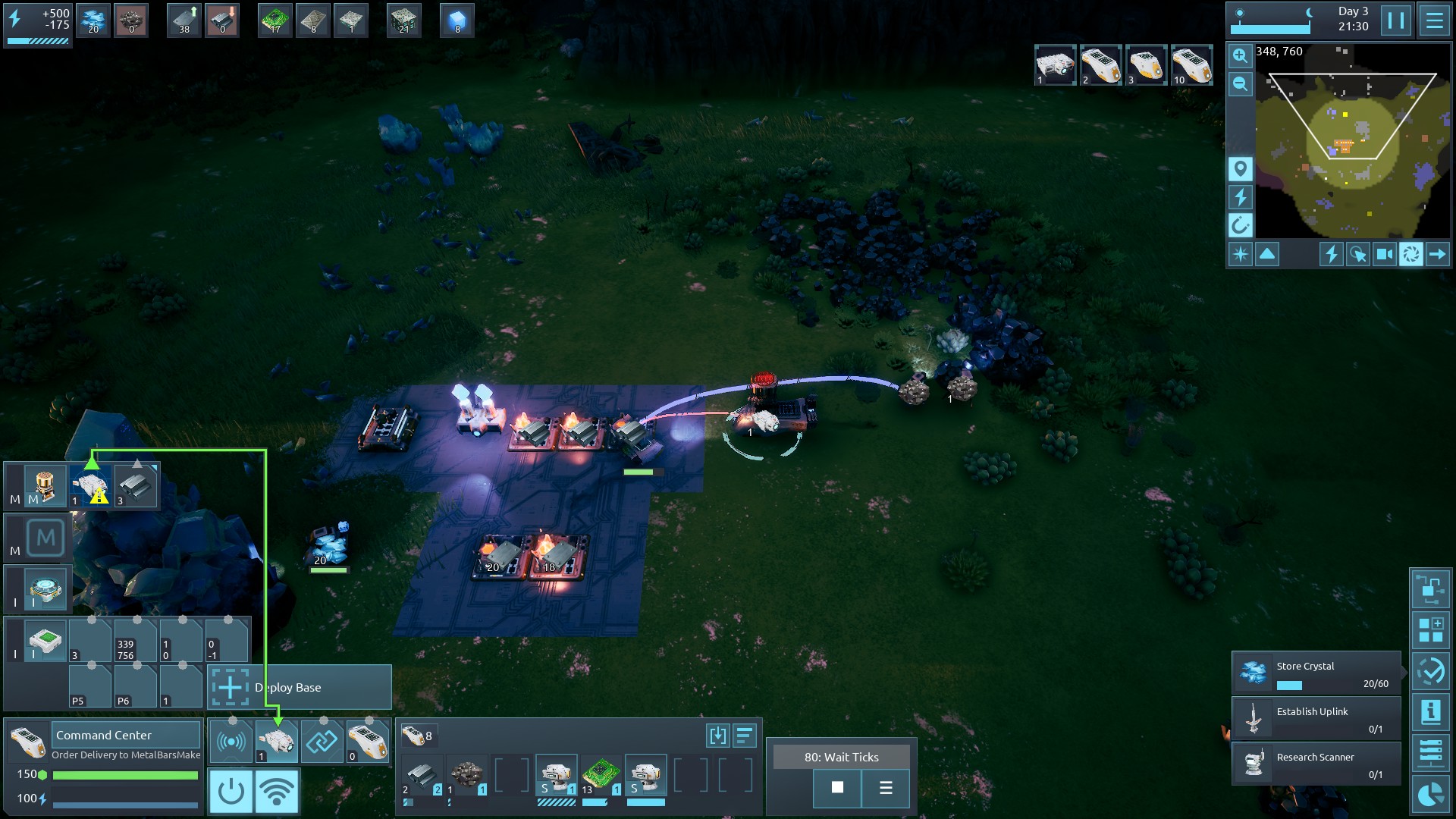Select the Research Scanner objective

[x=1316, y=764]
